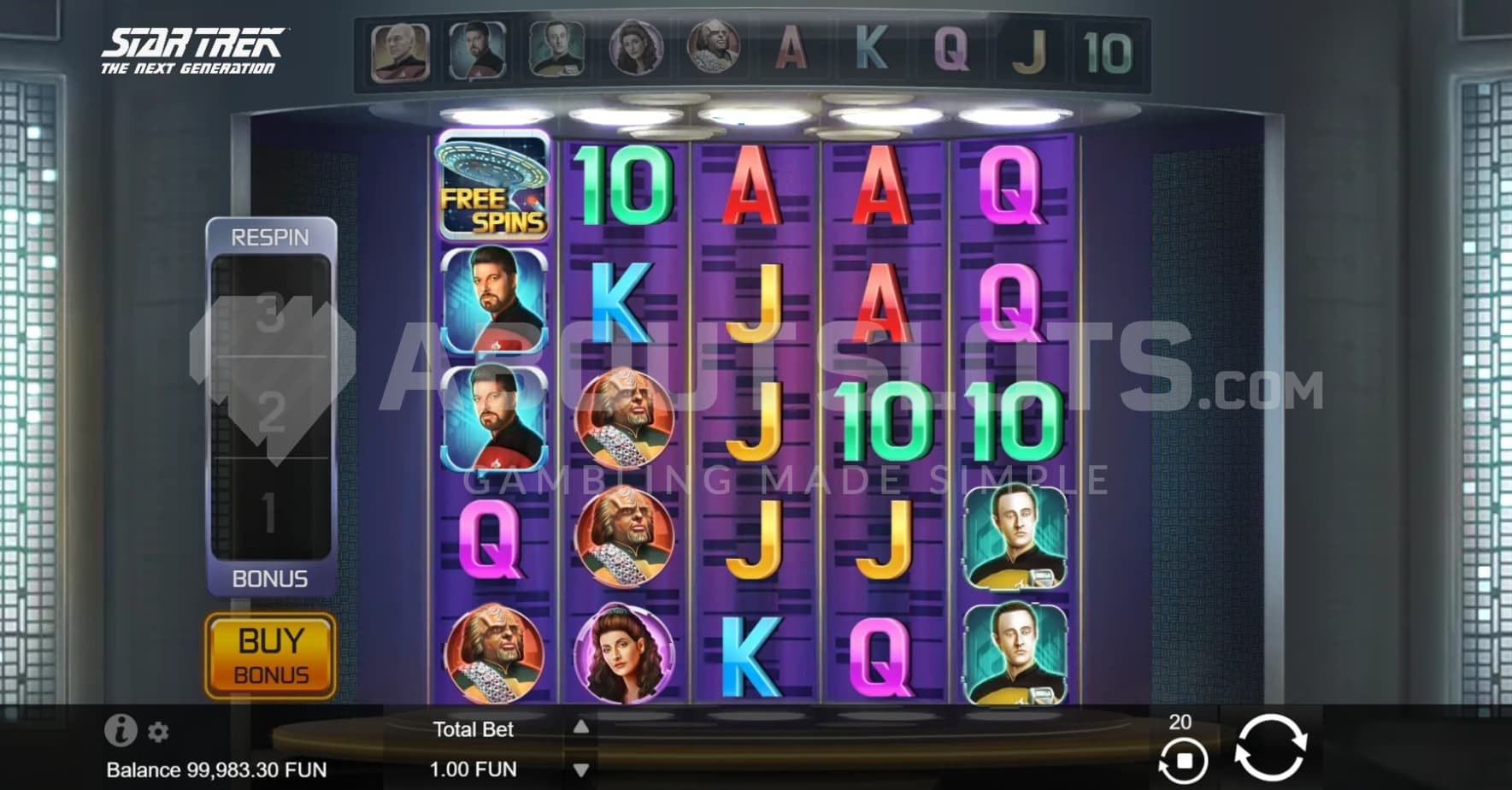Open settings with the gear icon

click(158, 732)
